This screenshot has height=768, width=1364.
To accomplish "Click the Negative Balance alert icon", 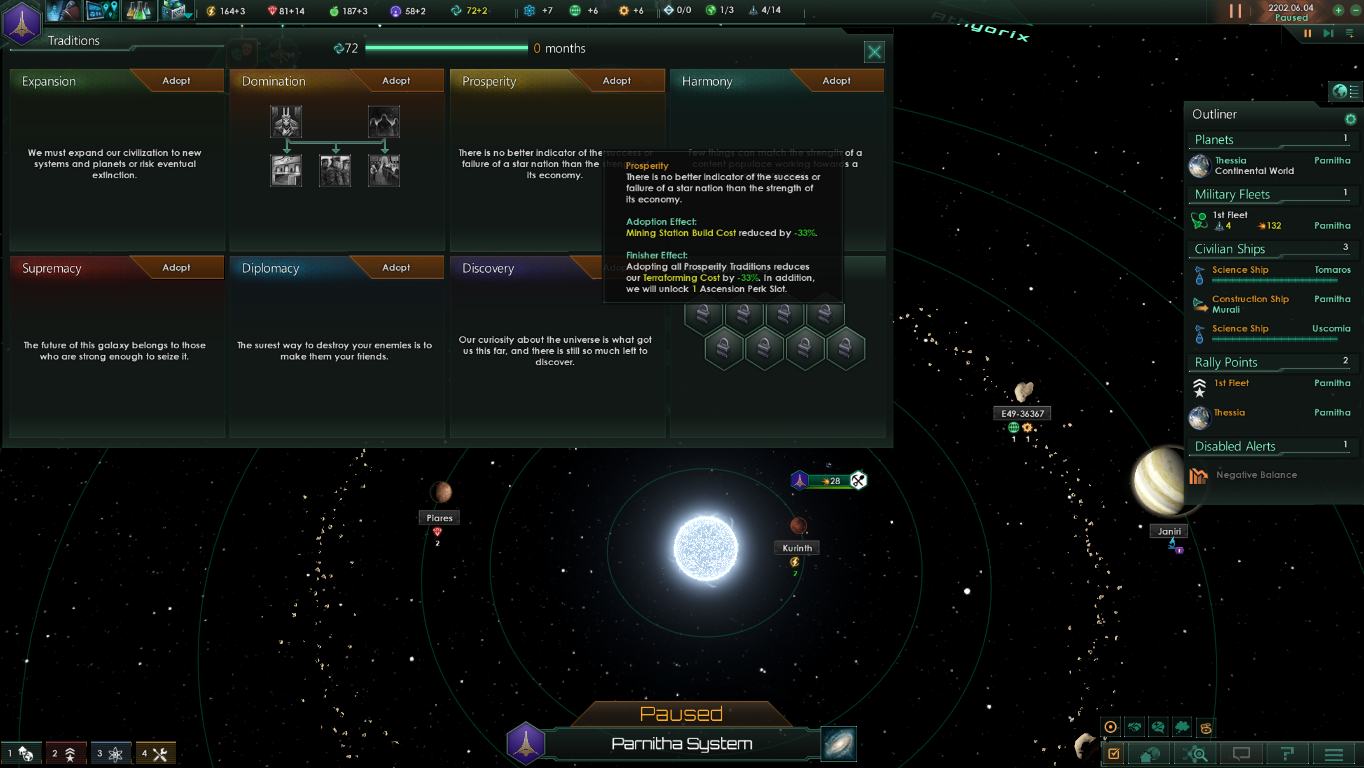I will tap(1197, 475).
